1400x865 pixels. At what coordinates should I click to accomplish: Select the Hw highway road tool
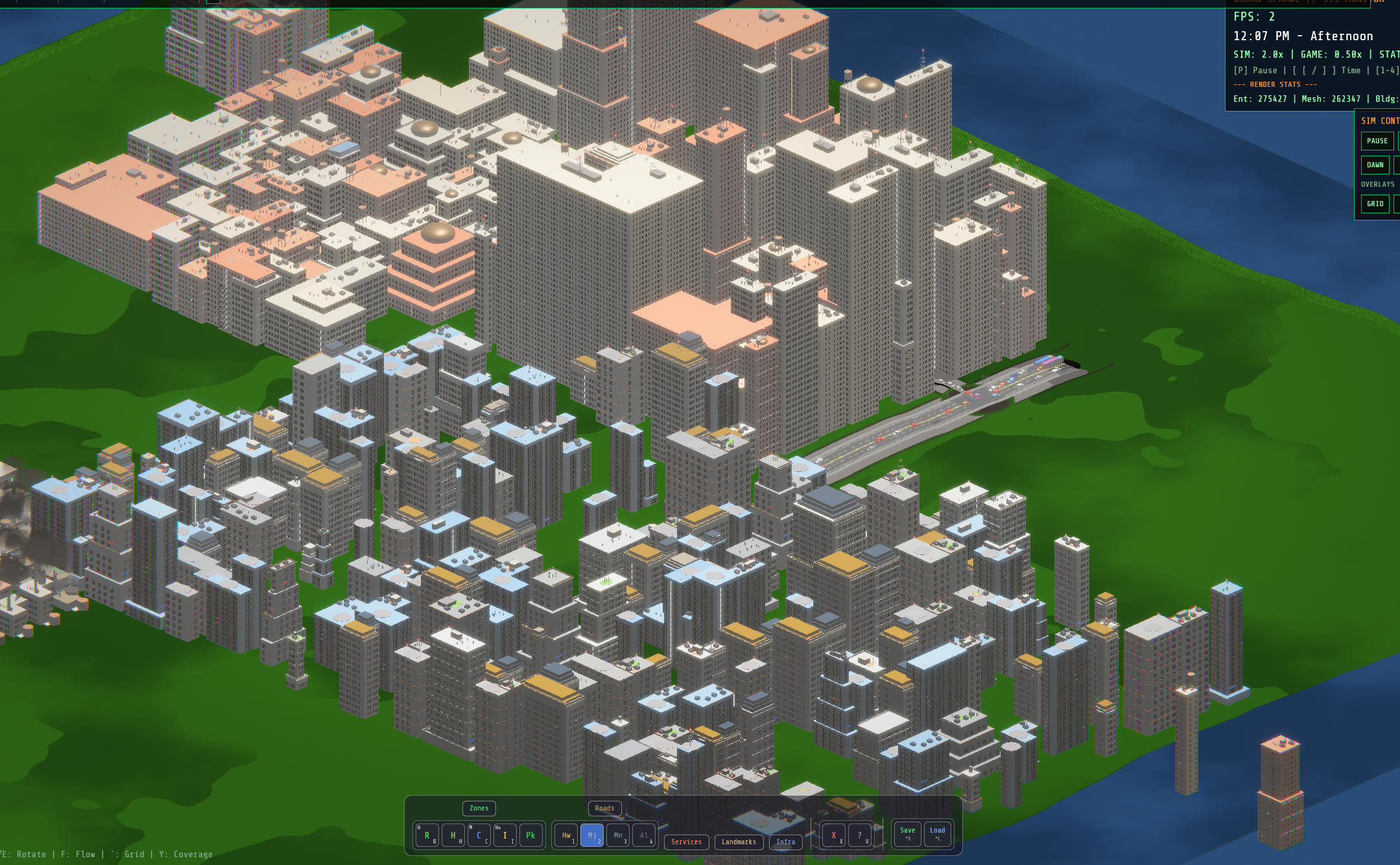tap(566, 837)
